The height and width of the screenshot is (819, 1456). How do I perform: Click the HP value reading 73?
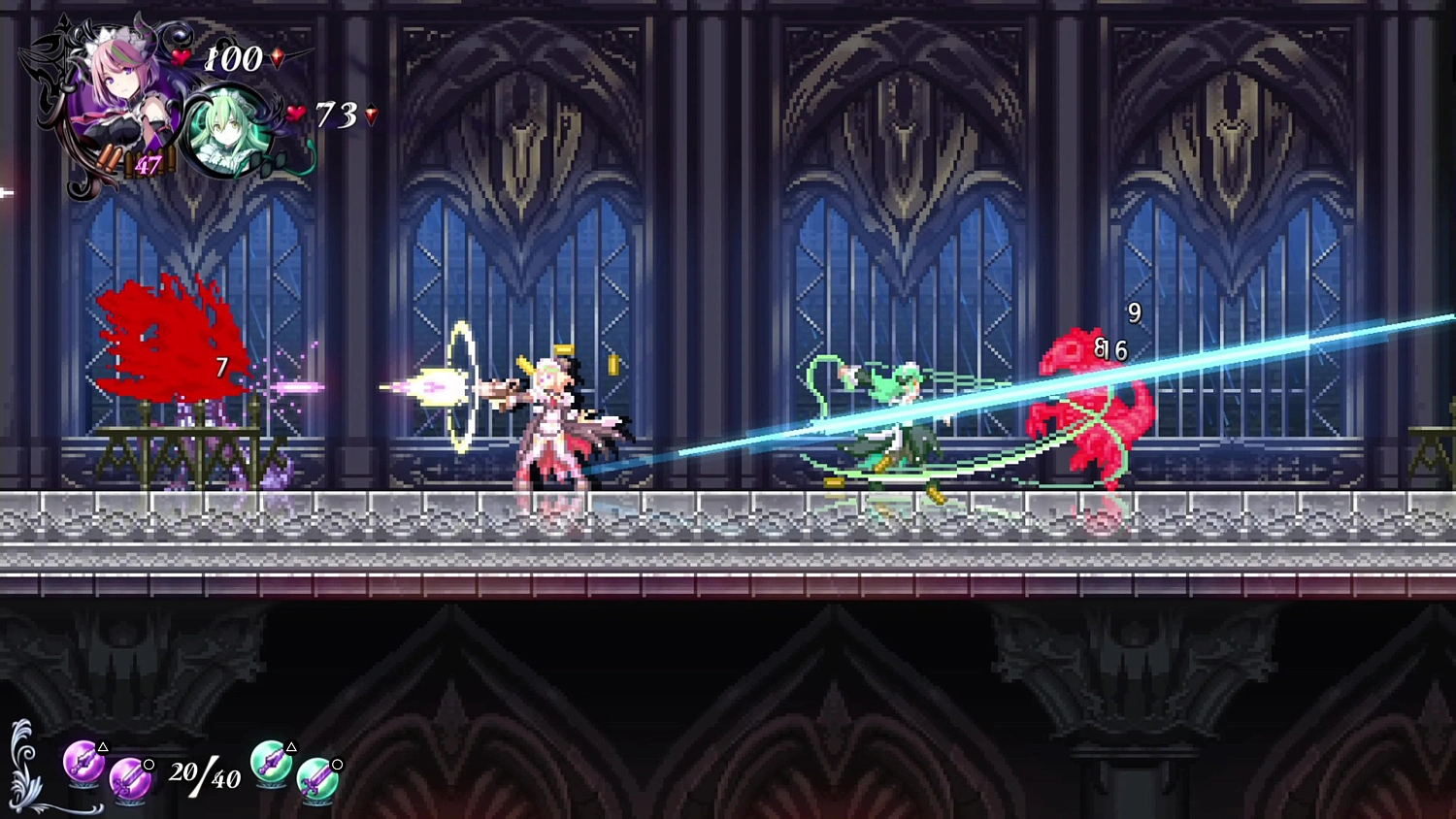(x=335, y=112)
